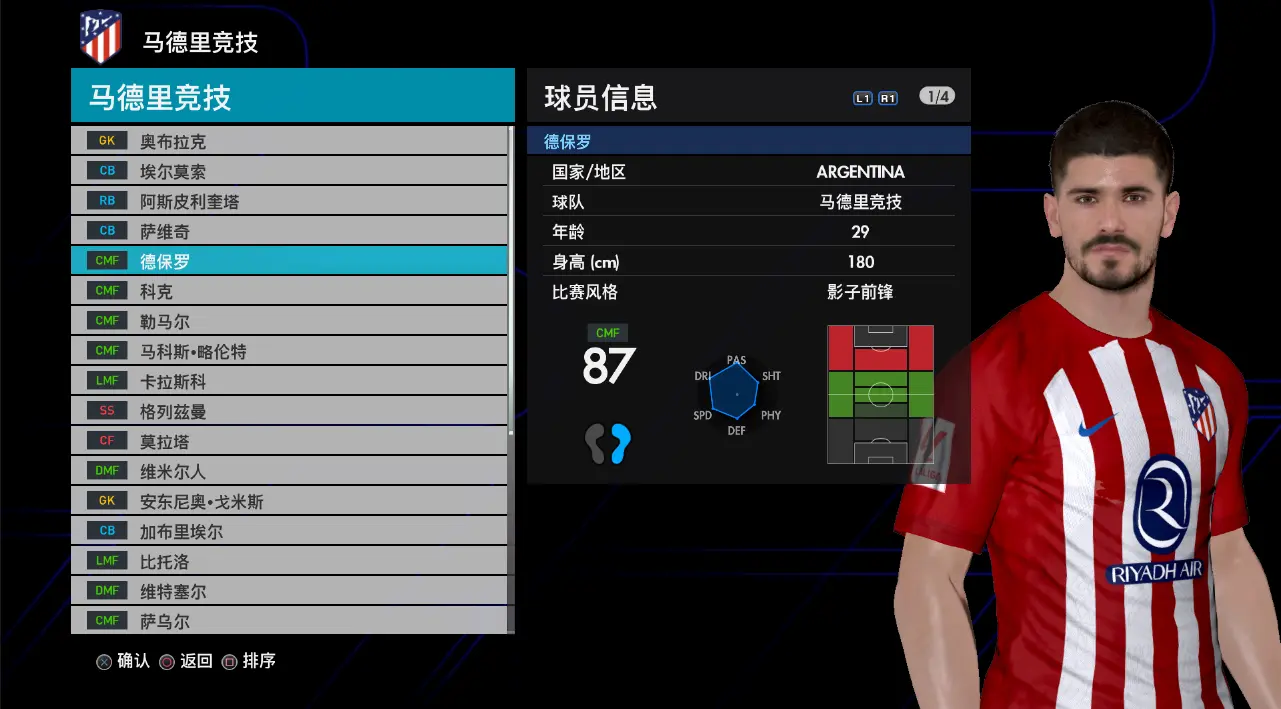The height and width of the screenshot is (709, 1281).
Task: Pick 萨维奇 from the roster
Action: pyautogui.click(x=289, y=231)
